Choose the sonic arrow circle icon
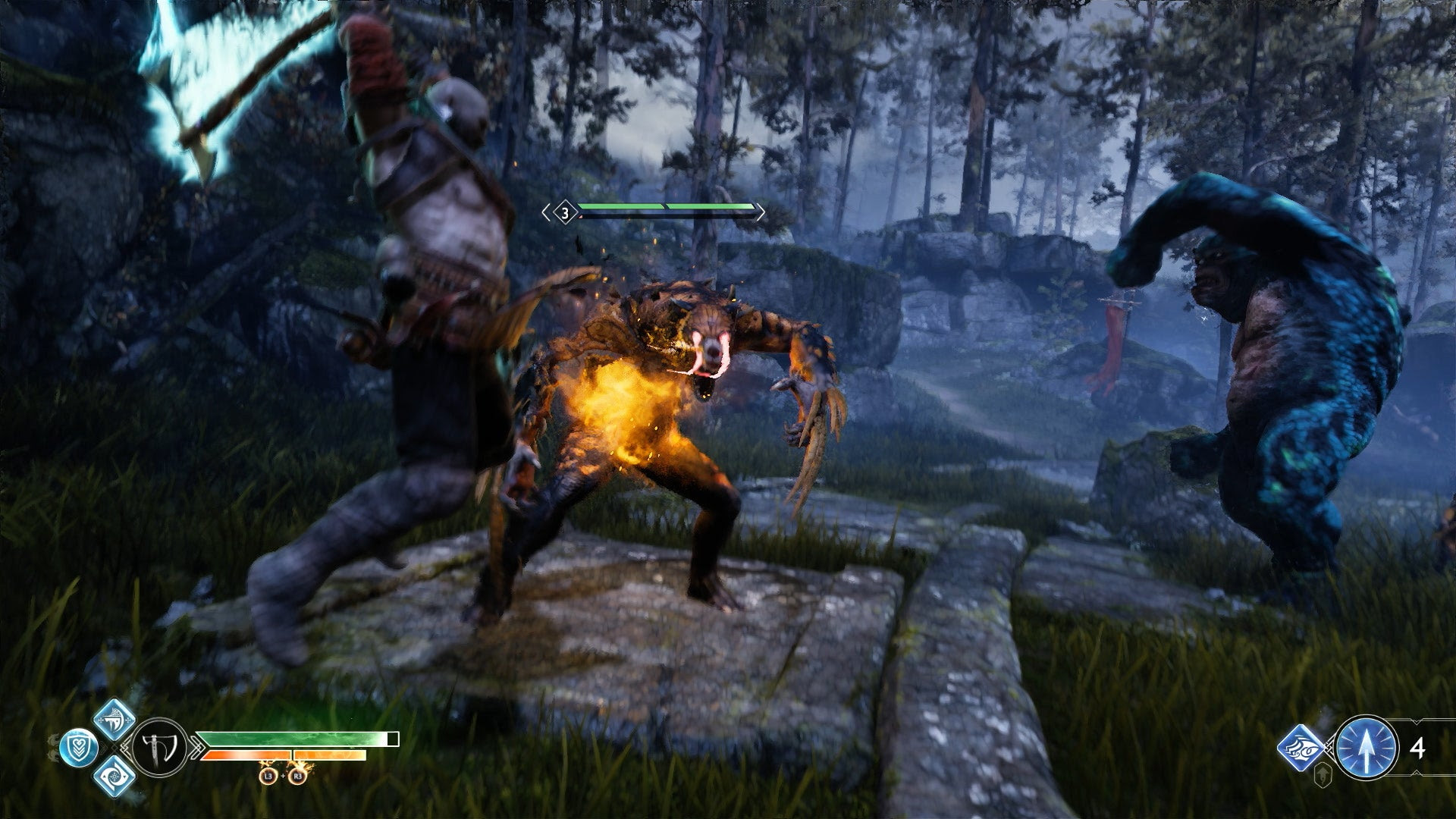1456x819 pixels. click(x=1366, y=748)
